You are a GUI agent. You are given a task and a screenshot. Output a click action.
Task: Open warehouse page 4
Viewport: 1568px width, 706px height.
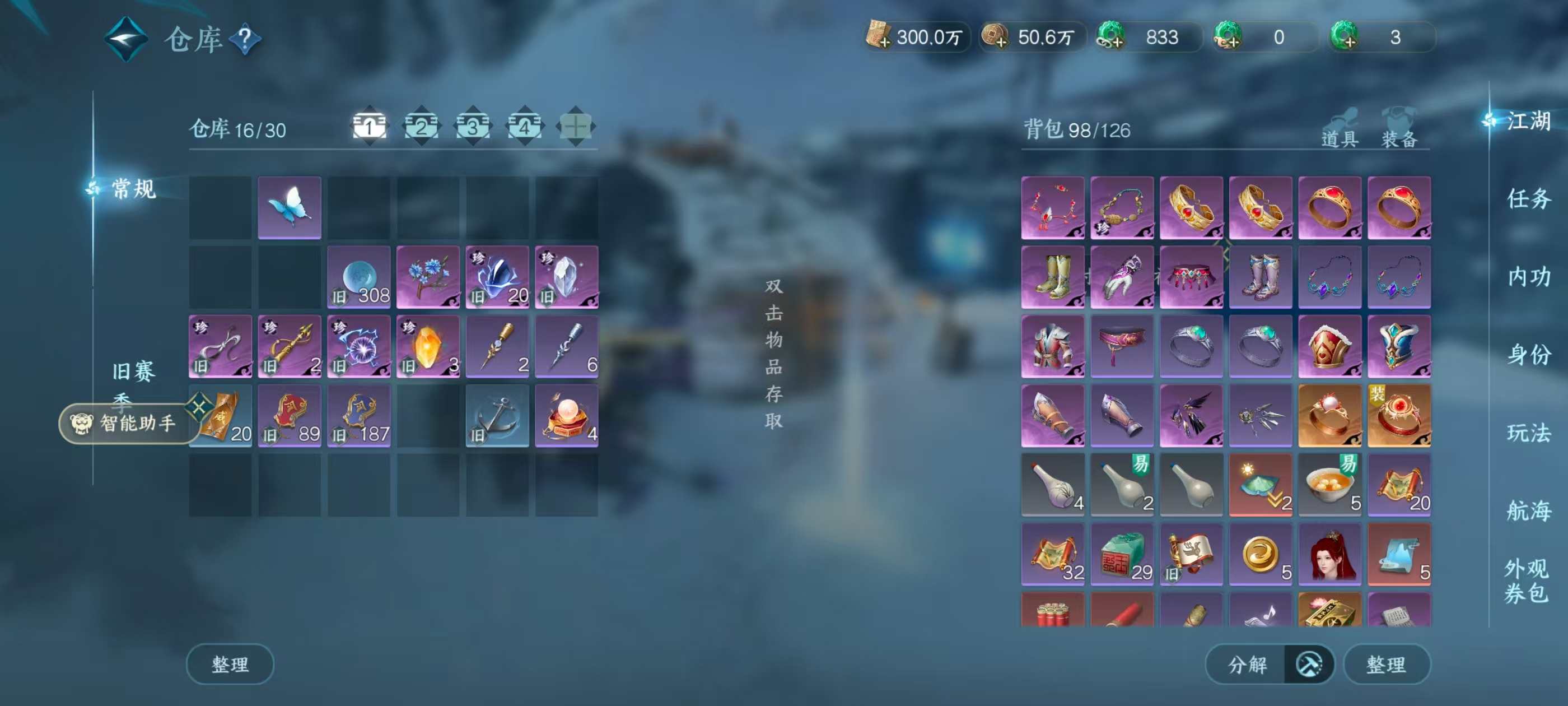(x=524, y=127)
